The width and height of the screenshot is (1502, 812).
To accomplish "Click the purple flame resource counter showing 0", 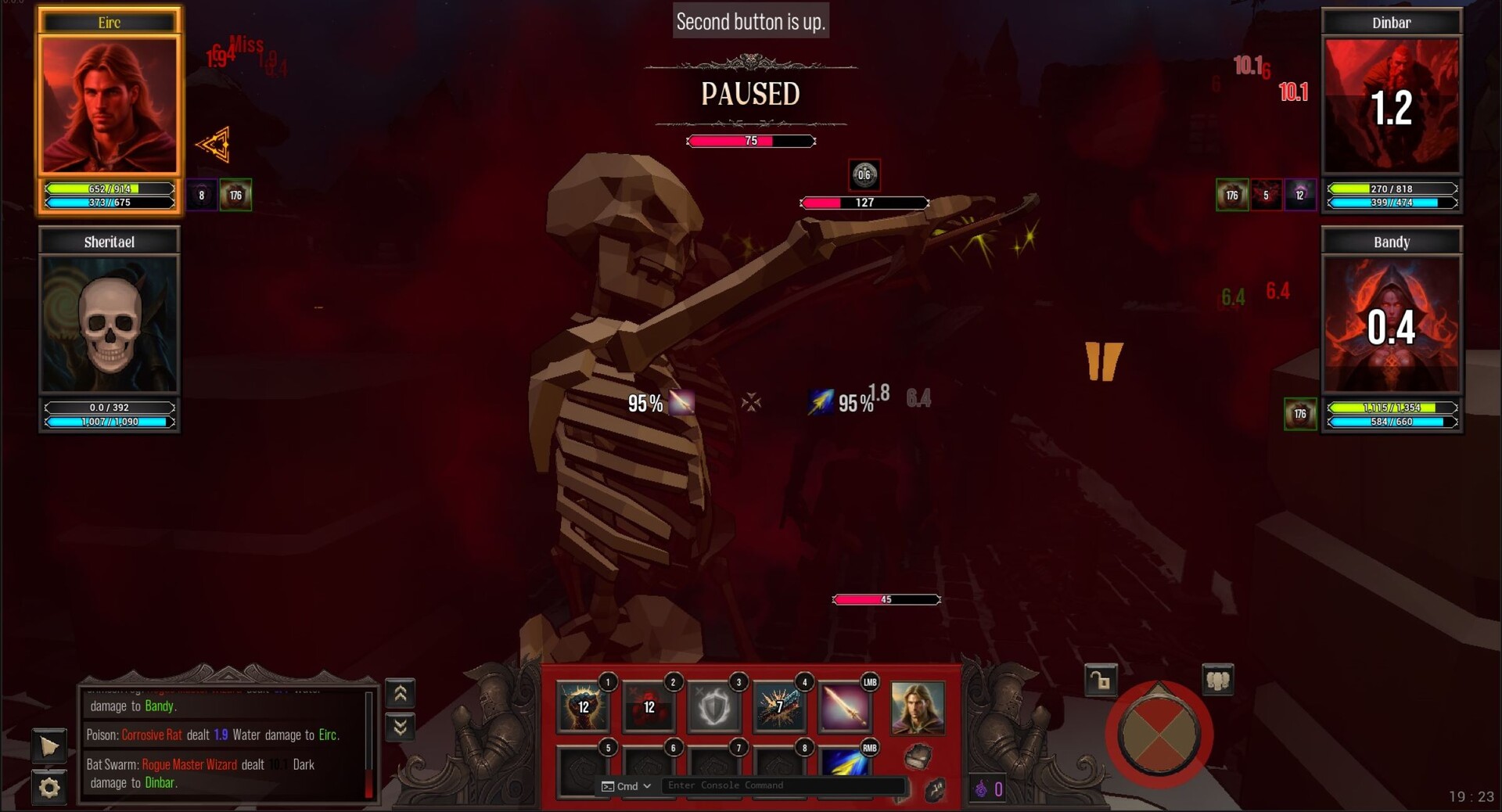I will (987, 789).
